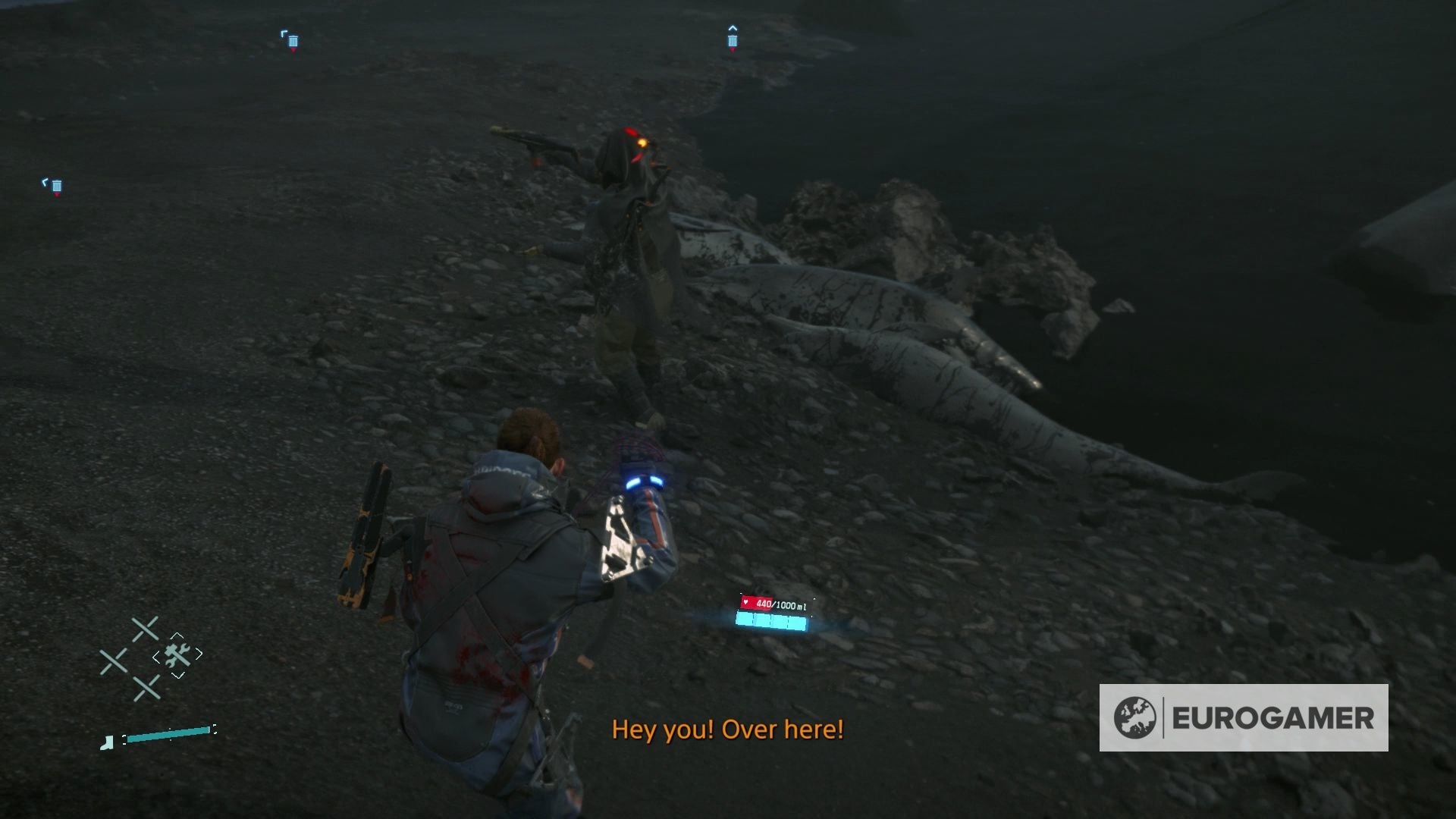Screen dimensions: 1456x819
Task: Select the red health banner strip
Action: click(755, 604)
